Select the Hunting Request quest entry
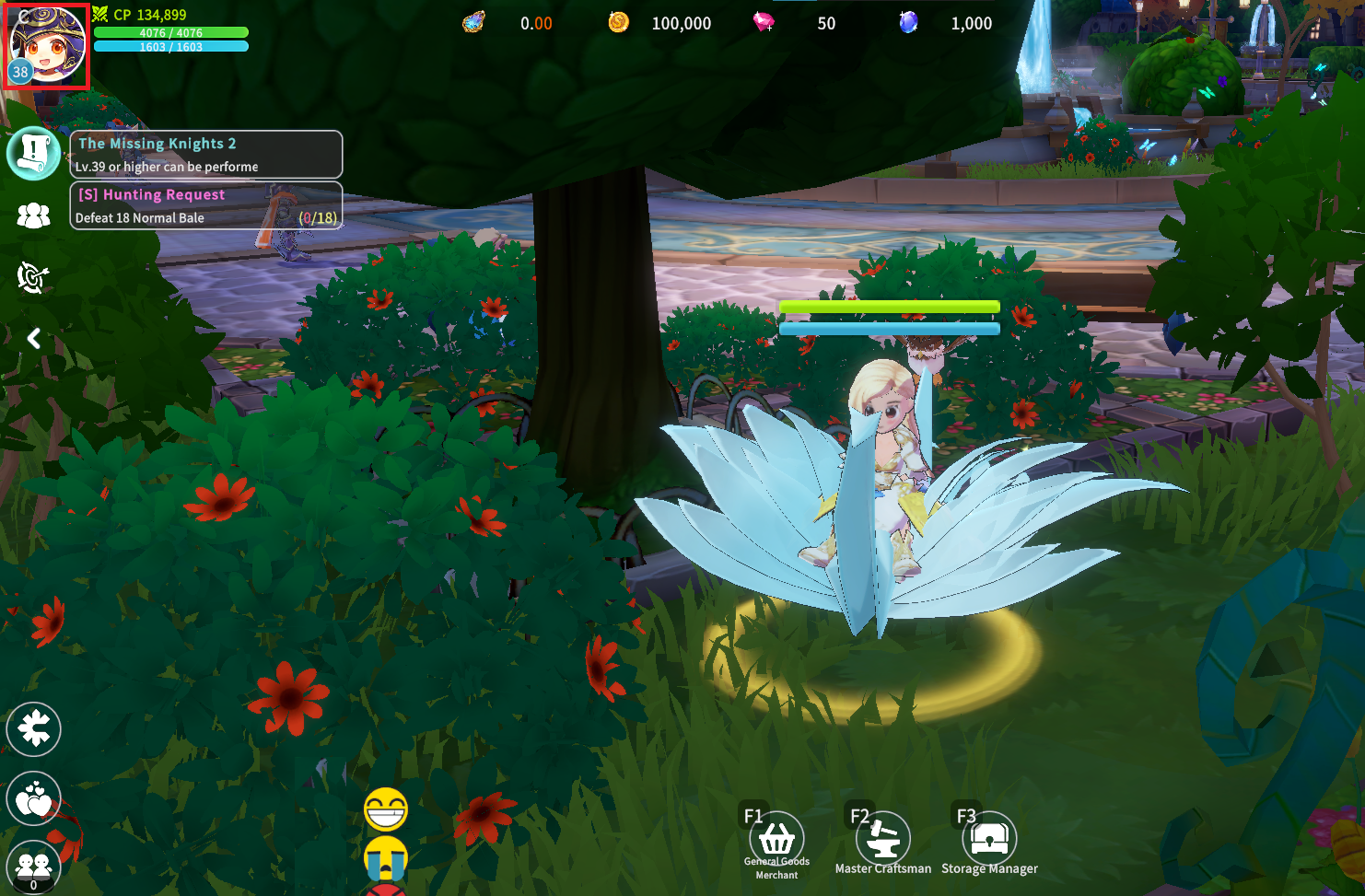The image size is (1365, 896). coord(206,205)
